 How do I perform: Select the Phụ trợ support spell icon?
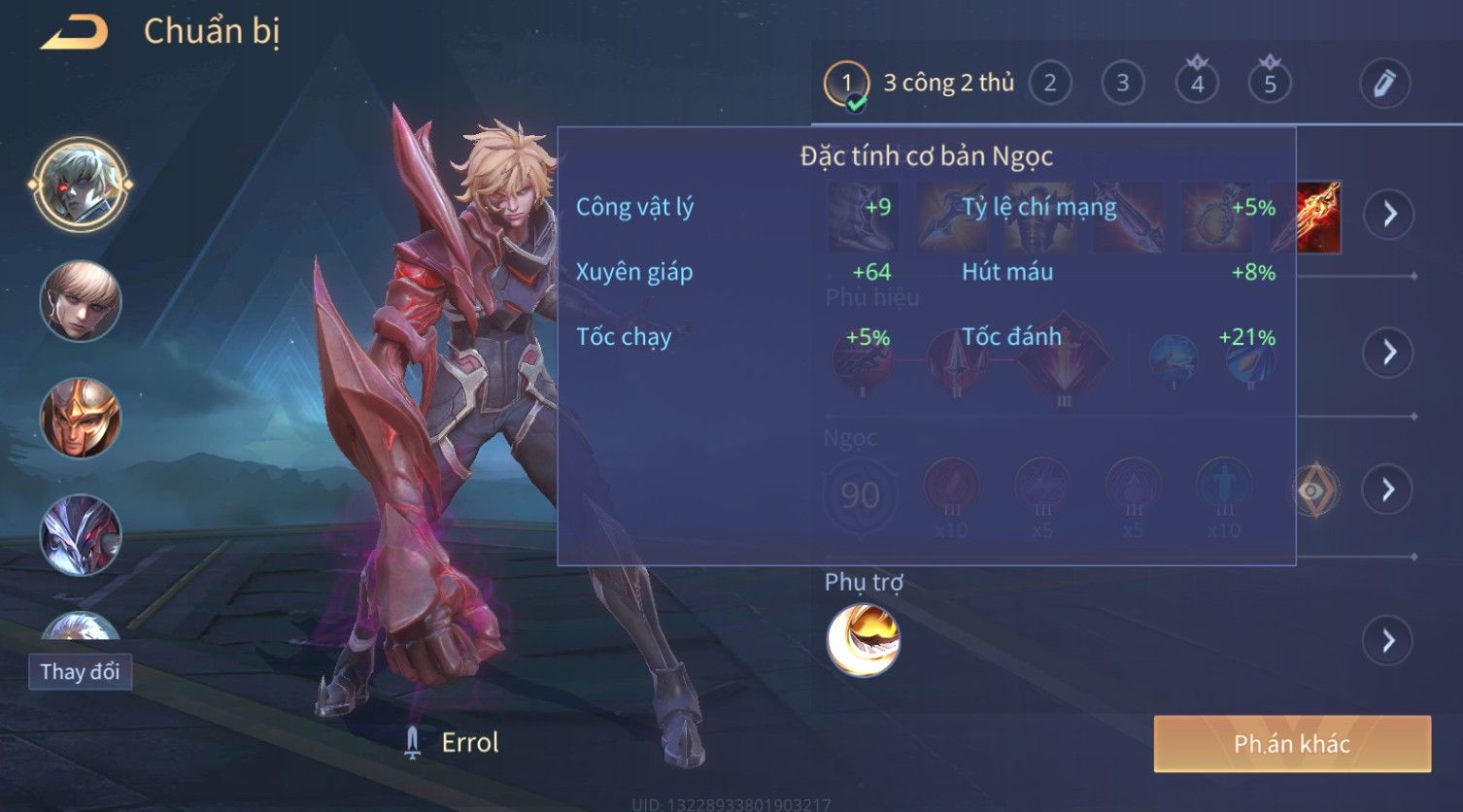[863, 640]
